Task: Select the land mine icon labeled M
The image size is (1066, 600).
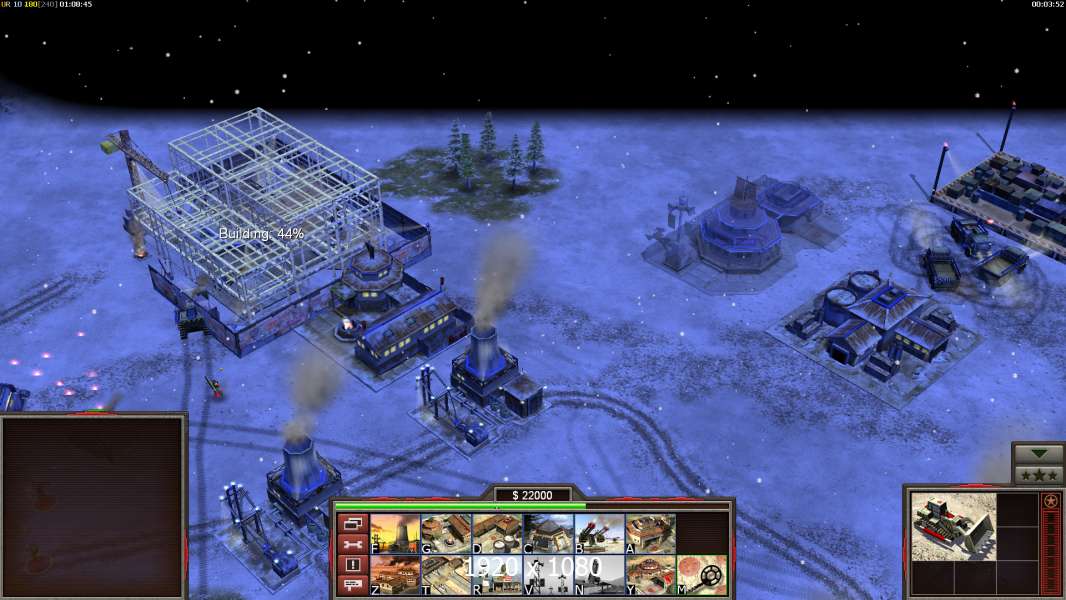Action: click(x=701, y=575)
